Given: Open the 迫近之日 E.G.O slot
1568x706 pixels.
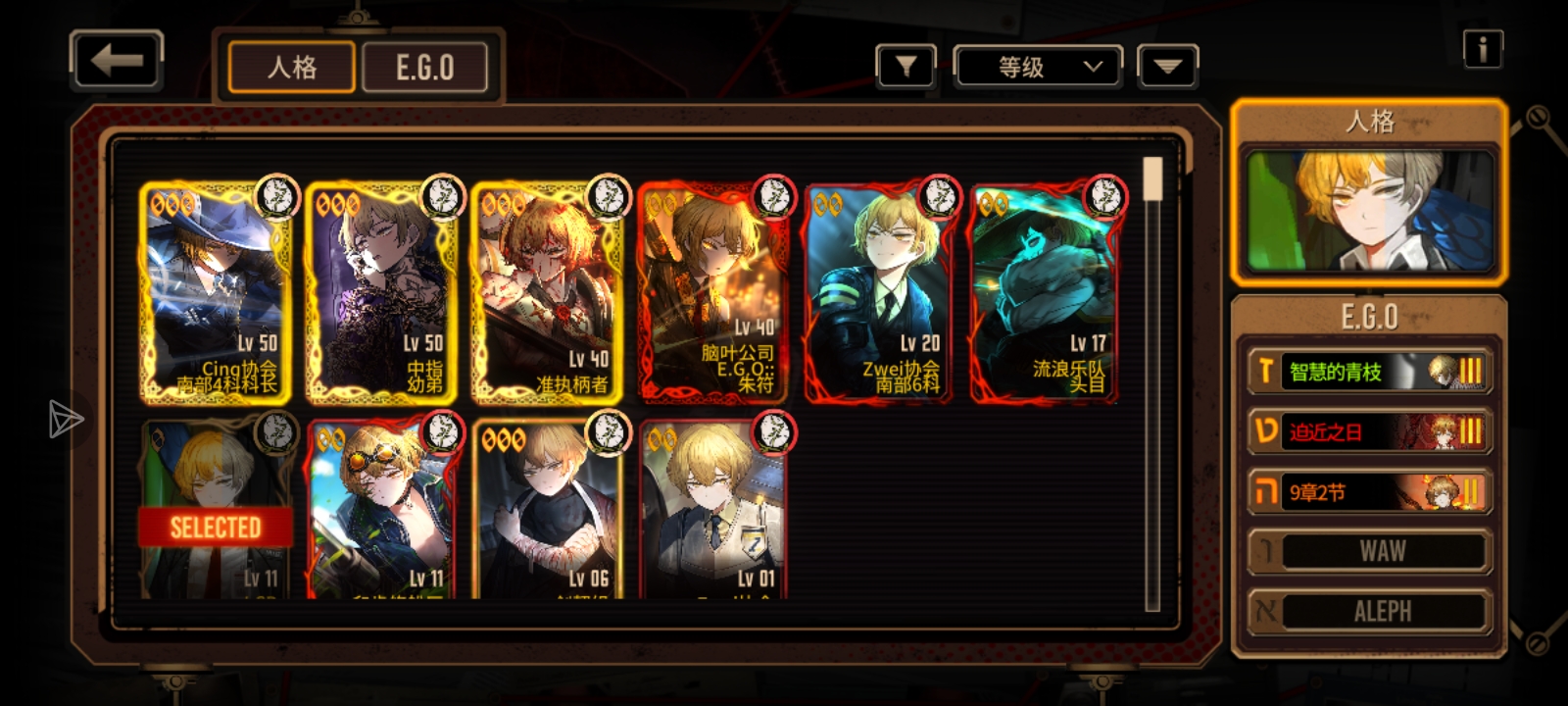Looking at the screenshot, I should (1369, 432).
